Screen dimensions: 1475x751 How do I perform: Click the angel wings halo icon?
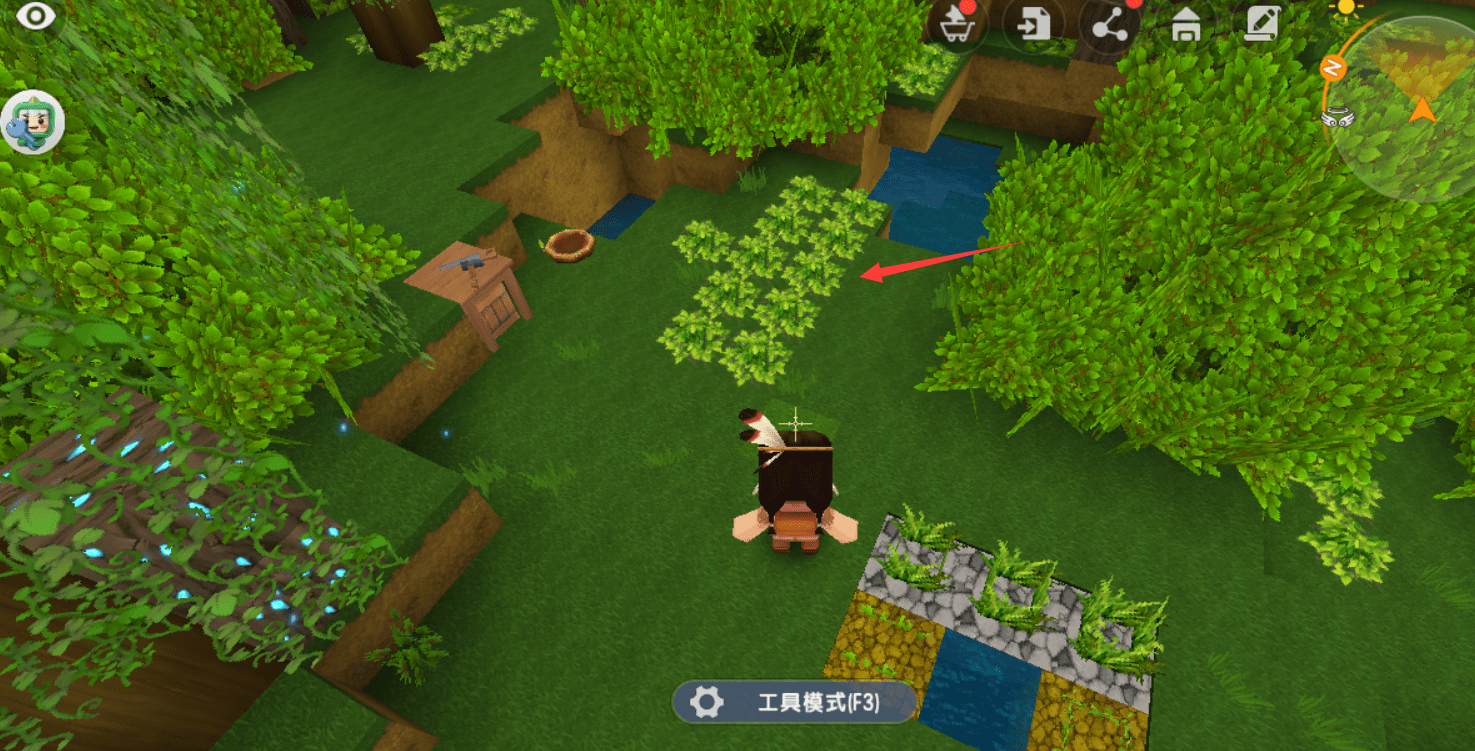point(1335,116)
